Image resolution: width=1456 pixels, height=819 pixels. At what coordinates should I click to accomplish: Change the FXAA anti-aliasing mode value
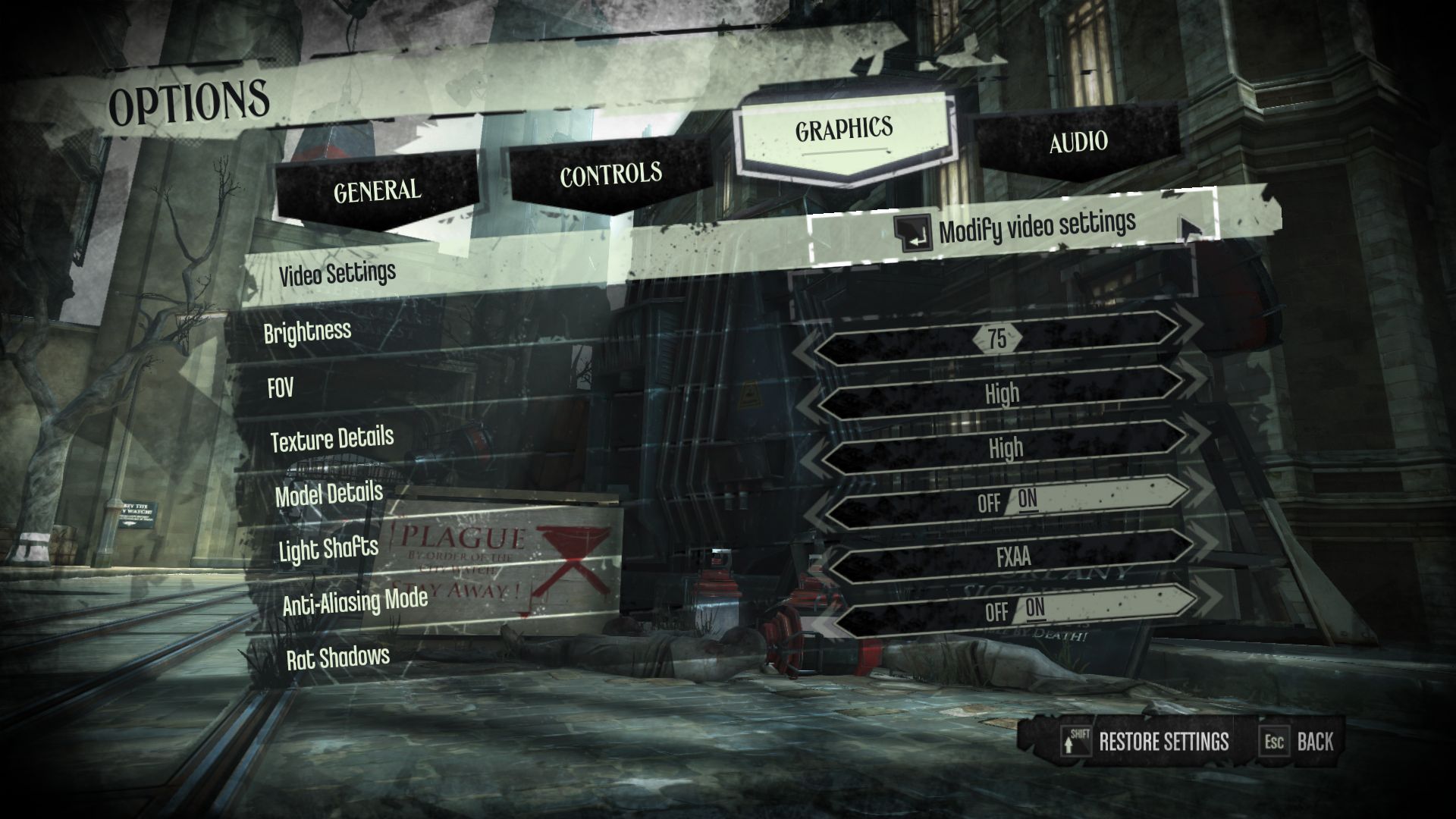coord(1013,557)
